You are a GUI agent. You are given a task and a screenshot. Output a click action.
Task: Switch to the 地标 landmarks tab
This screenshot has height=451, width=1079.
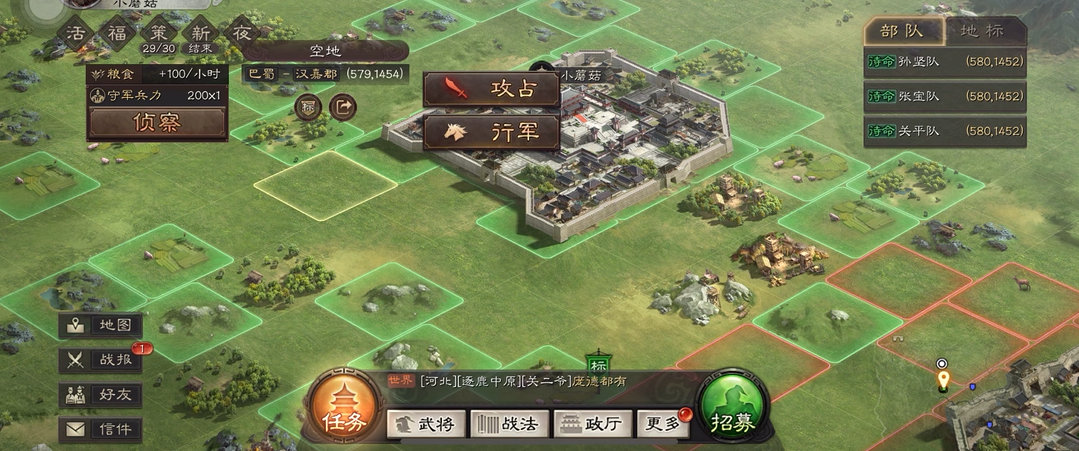click(x=983, y=30)
